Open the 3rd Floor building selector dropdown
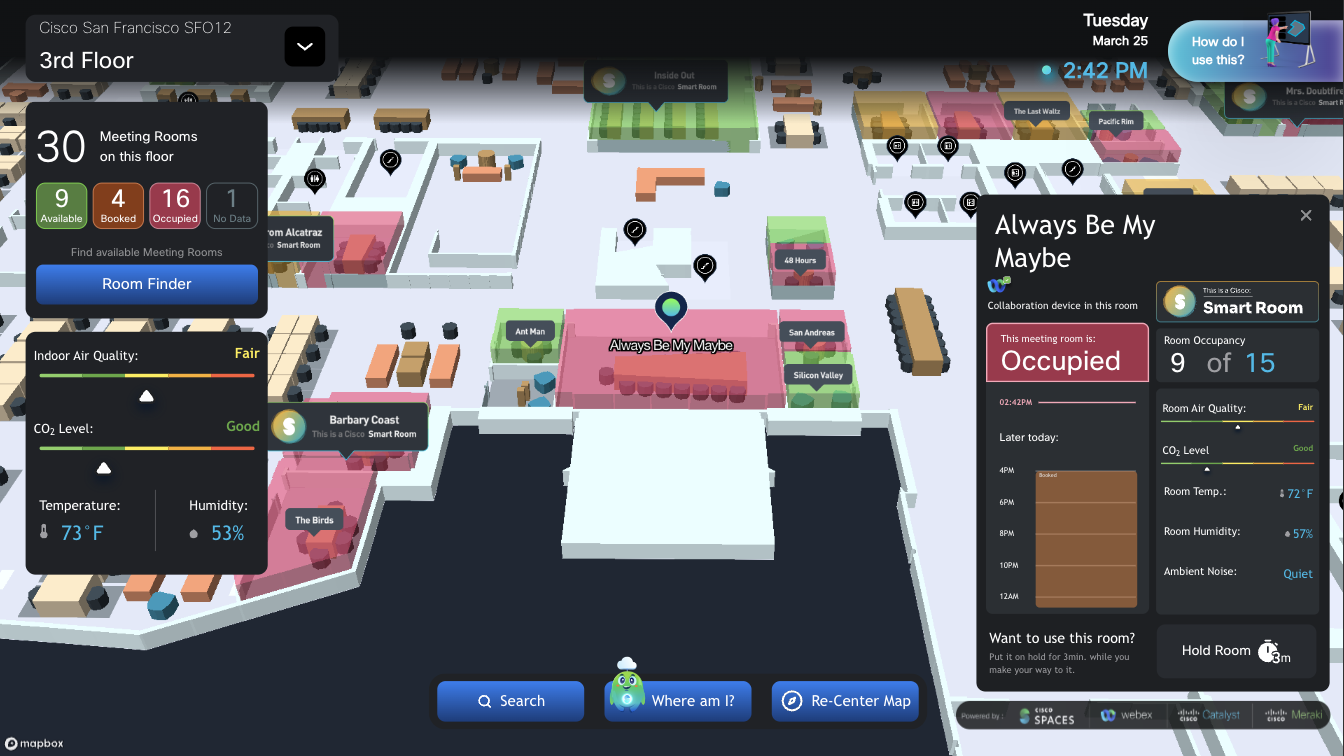Image resolution: width=1344 pixels, height=756 pixels. [304, 46]
